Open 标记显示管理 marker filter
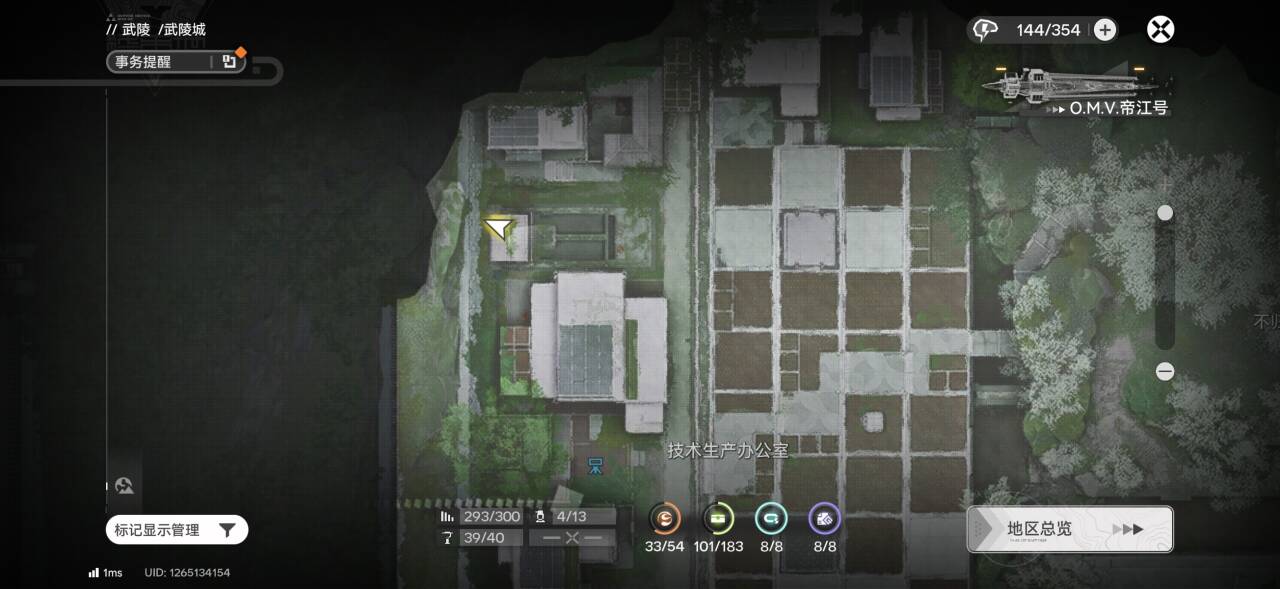Viewport: 1280px width, 589px height. 176,530
